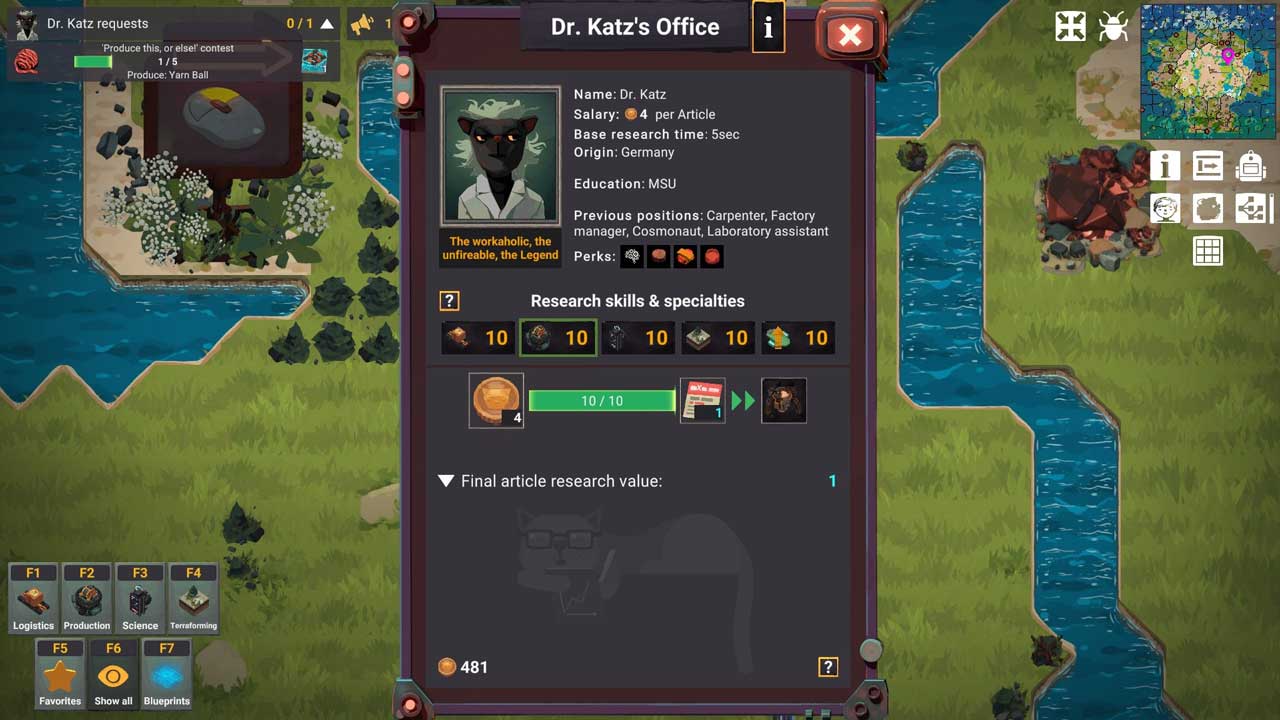The width and height of the screenshot is (1280, 720).
Task: Collapse the Dr. Katz requests tracker arrow
Action: click(x=327, y=23)
